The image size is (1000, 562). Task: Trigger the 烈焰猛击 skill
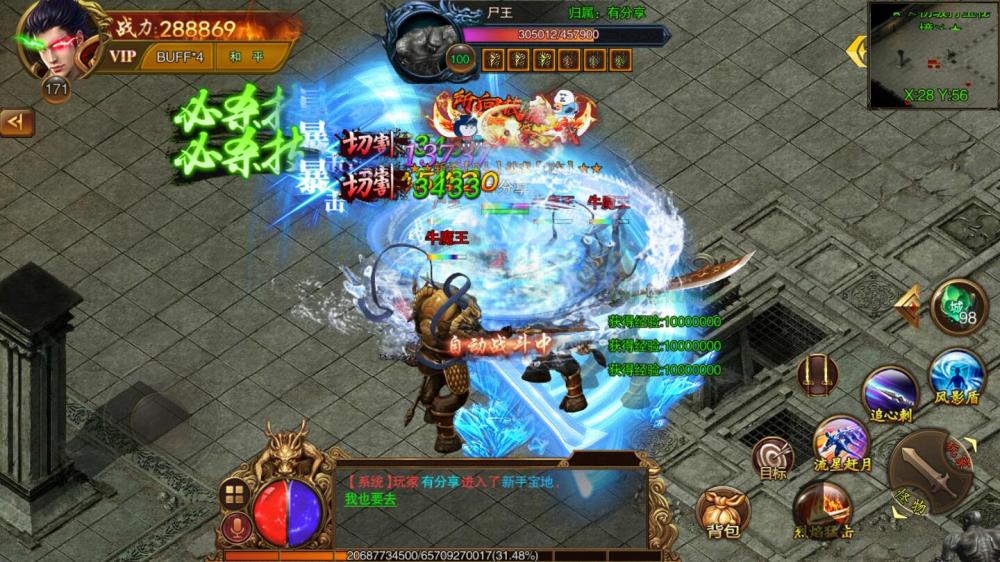pyautogui.click(x=822, y=508)
